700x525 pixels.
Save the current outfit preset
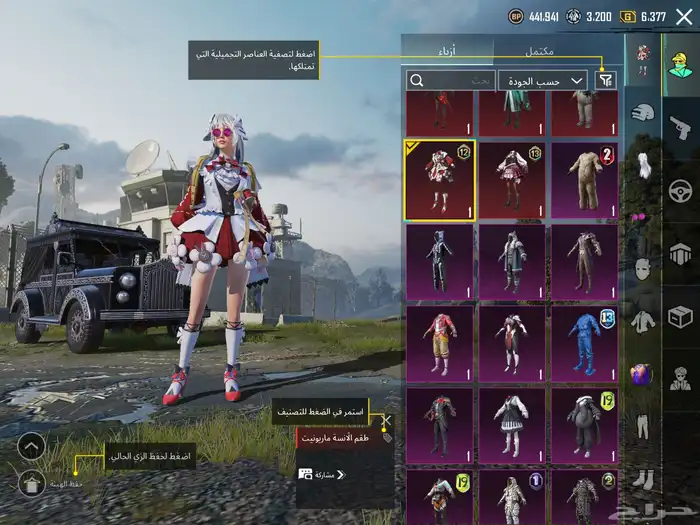31,484
